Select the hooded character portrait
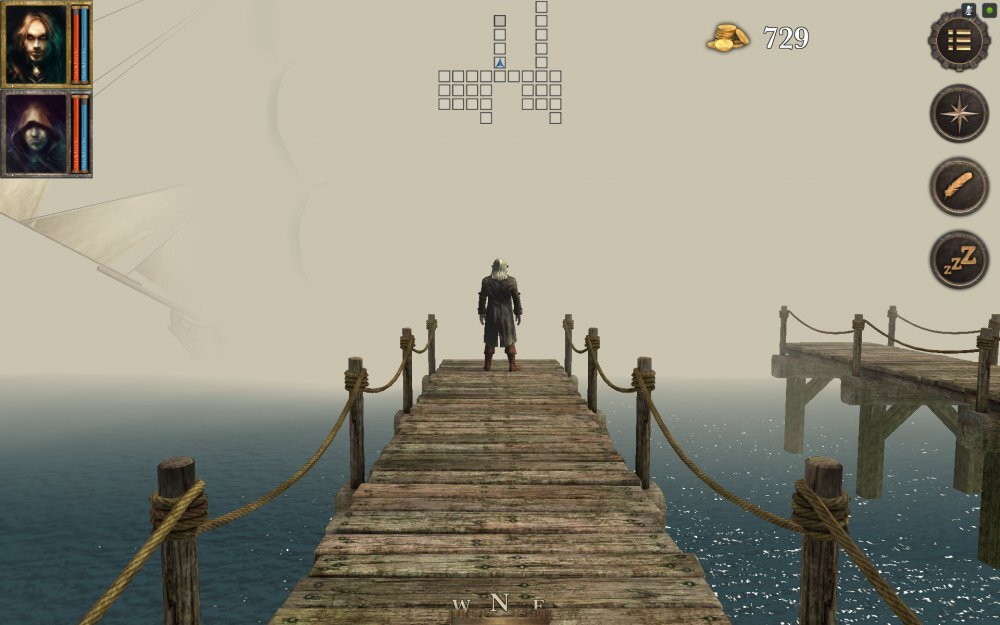 coord(36,134)
